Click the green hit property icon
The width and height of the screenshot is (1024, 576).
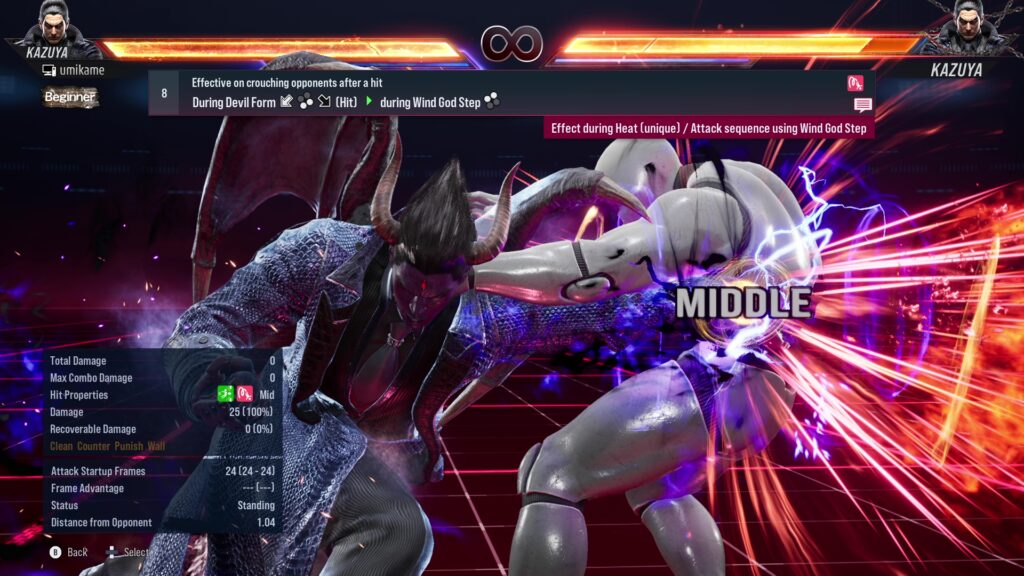(227, 395)
